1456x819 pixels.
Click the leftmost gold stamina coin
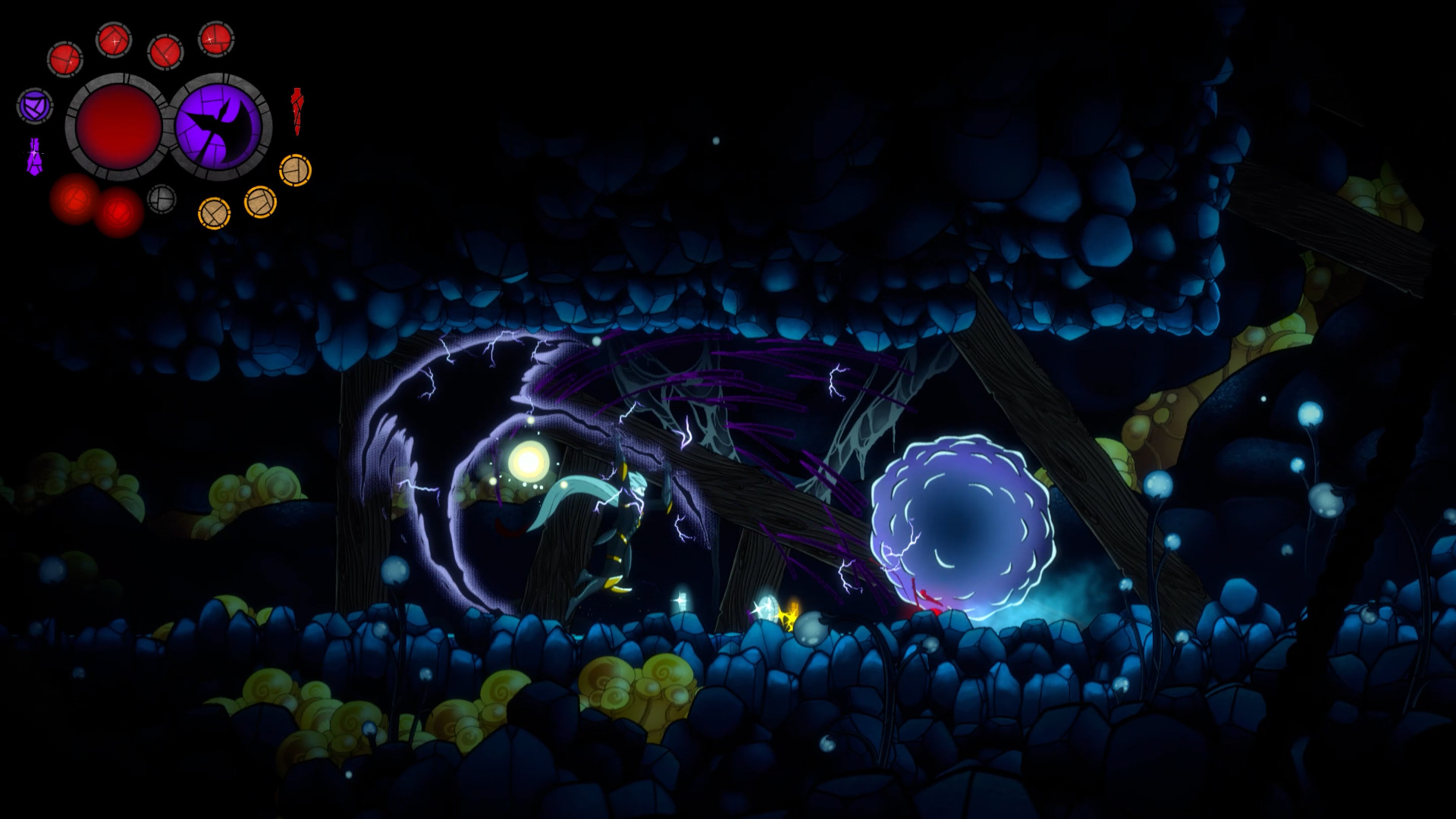click(x=215, y=213)
